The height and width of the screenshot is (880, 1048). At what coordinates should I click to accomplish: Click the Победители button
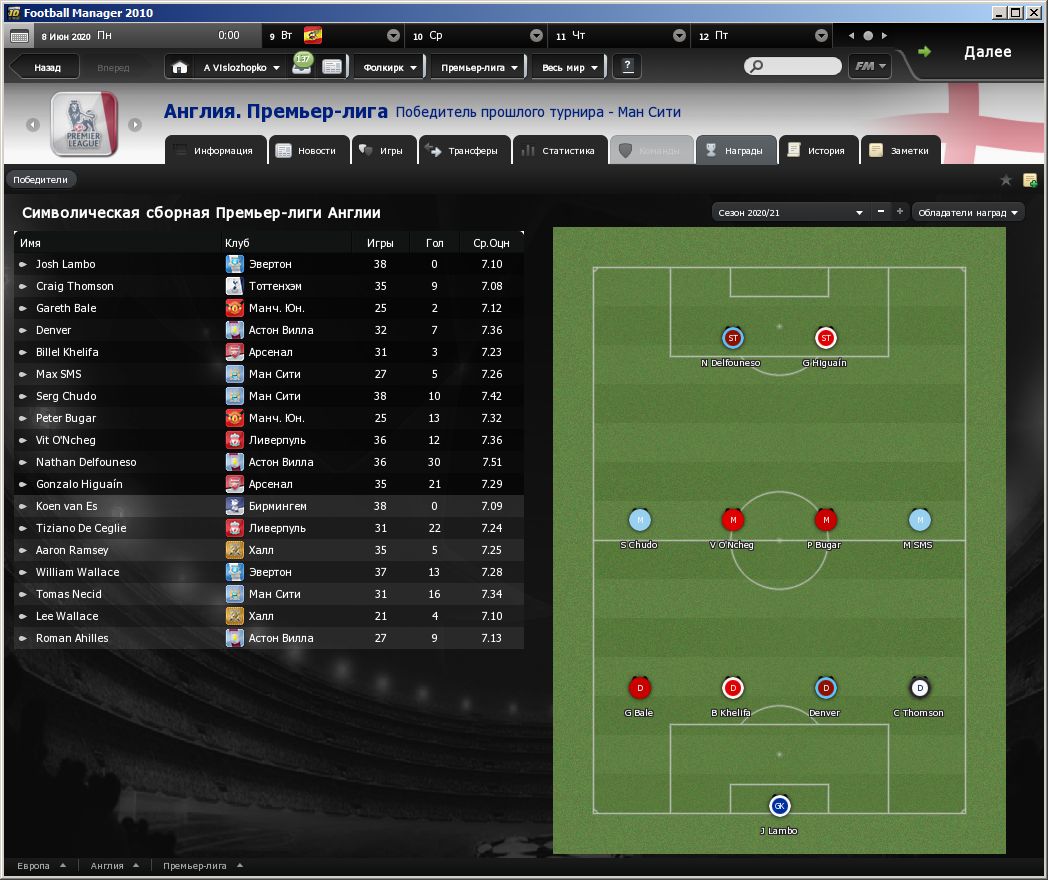pos(41,180)
